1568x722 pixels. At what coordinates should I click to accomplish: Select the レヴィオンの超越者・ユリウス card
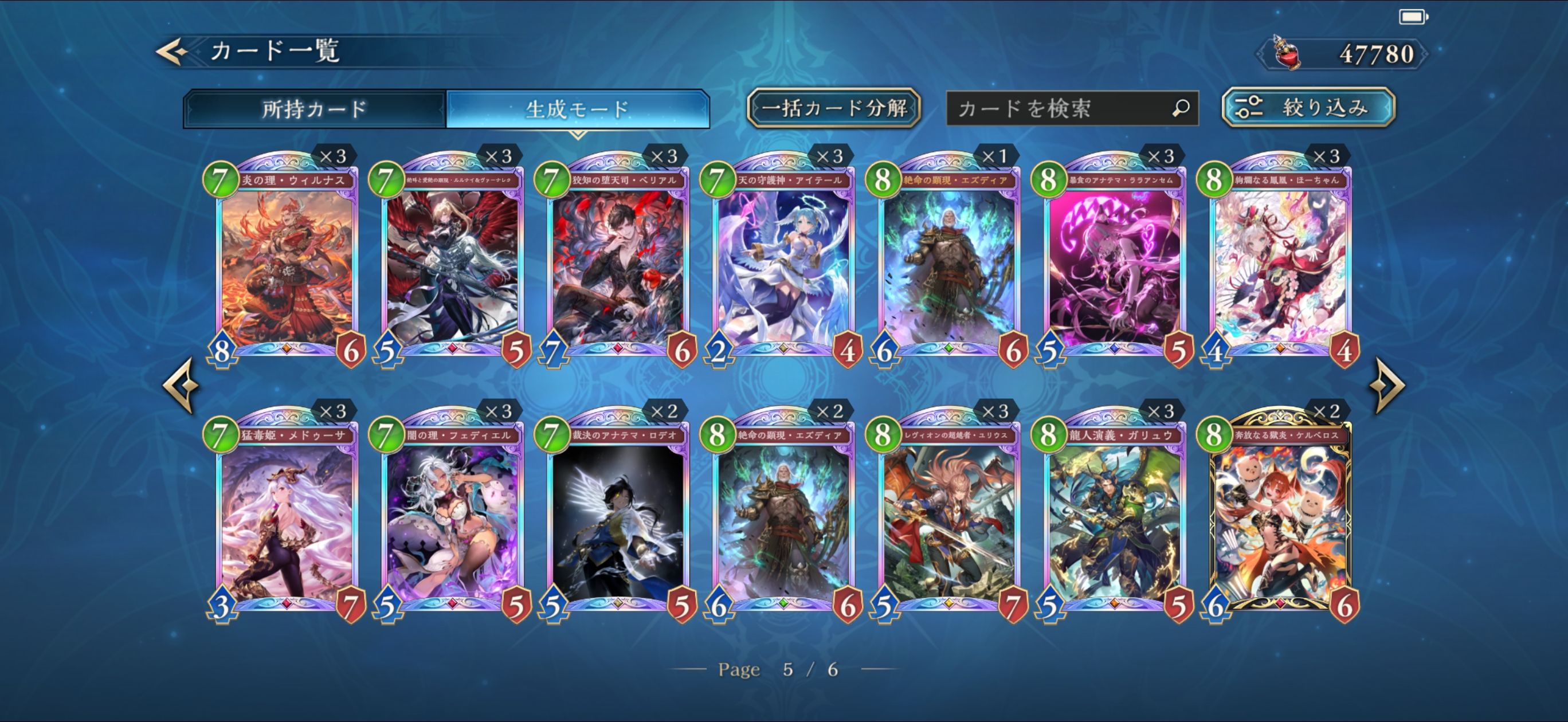pos(949,517)
